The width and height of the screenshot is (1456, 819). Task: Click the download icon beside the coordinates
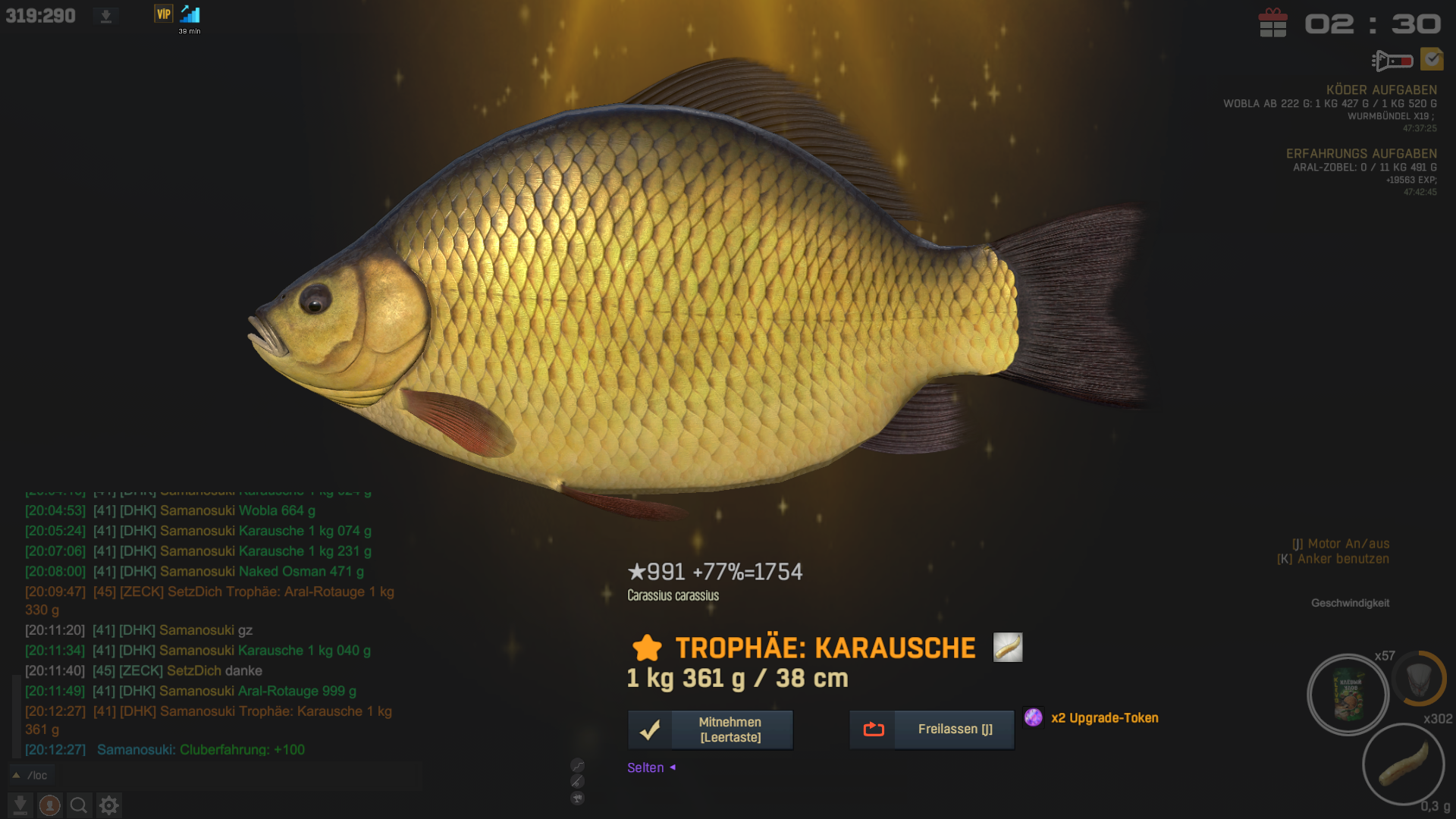(x=106, y=16)
